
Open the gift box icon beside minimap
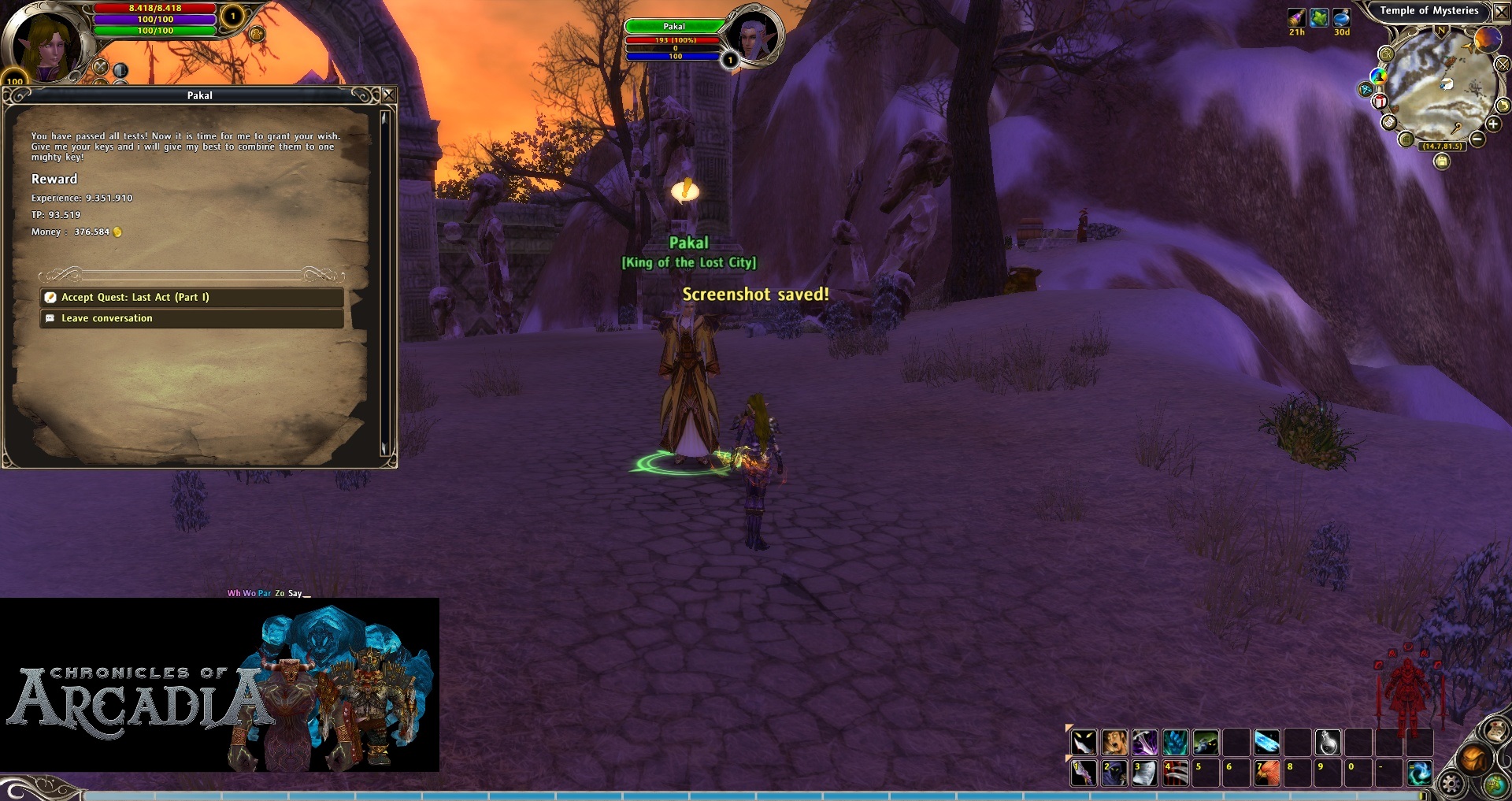click(1380, 102)
